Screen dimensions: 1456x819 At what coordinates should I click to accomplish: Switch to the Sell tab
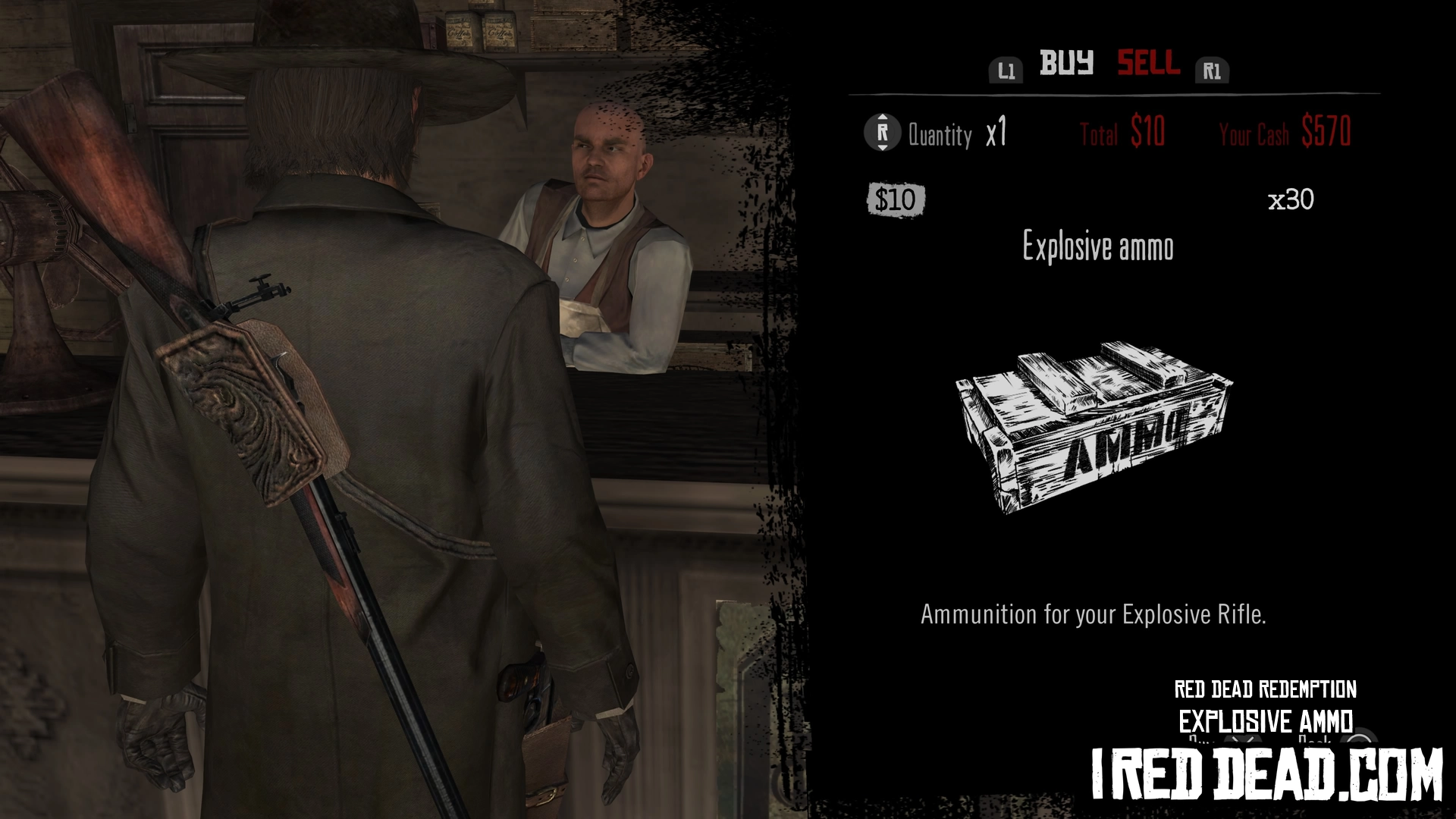1148,63
